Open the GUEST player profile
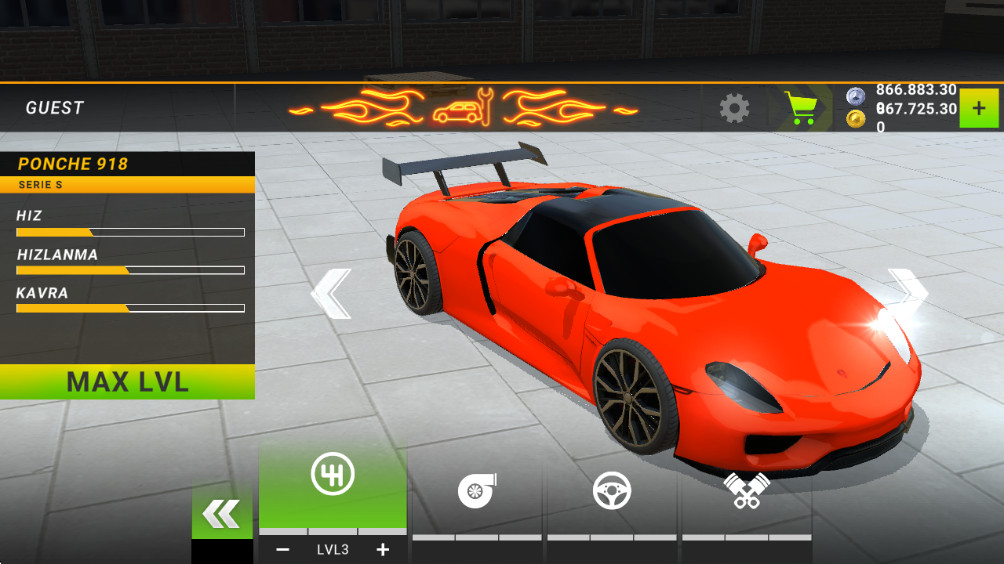This screenshot has width=1004, height=564. coord(55,108)
